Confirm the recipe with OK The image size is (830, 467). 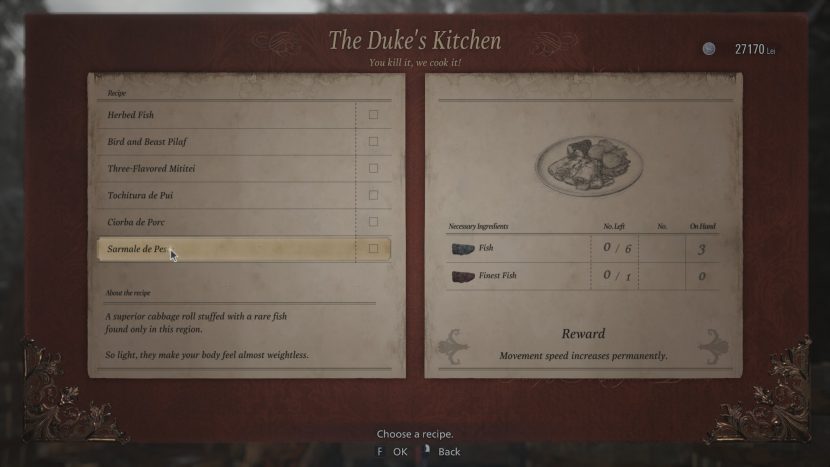391,452
